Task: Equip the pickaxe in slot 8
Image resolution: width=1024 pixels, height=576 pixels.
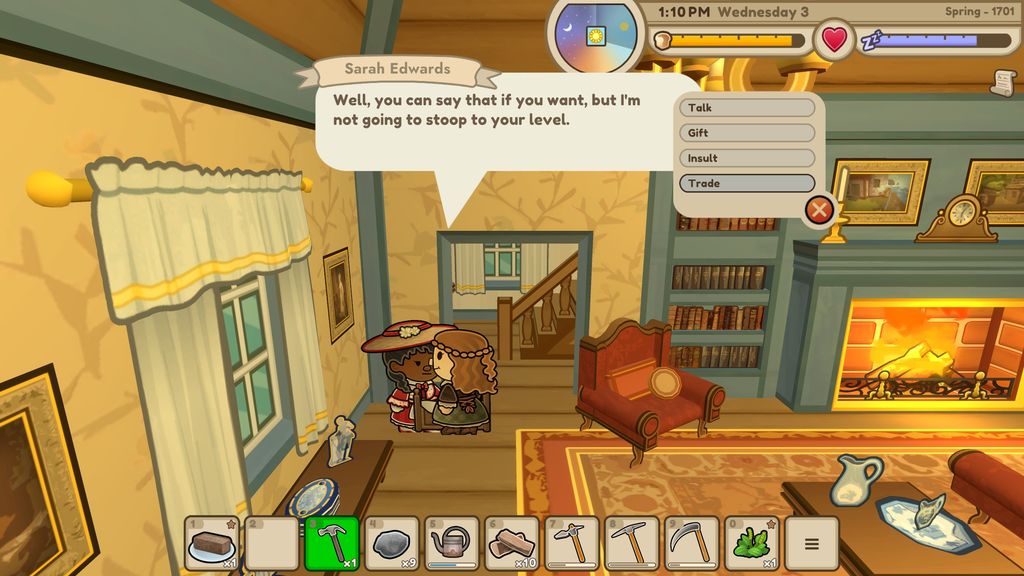Action: [632, 544]
